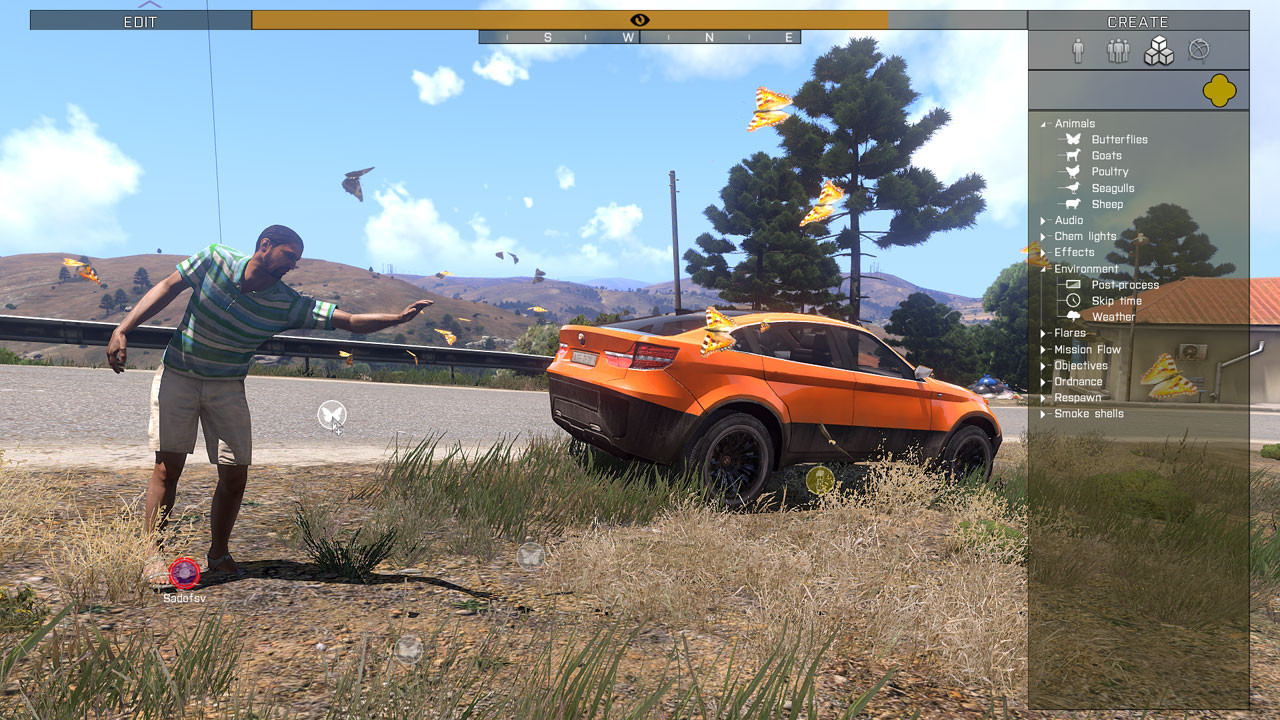Open the EDIT panel header
Image resolution: width=1280 pixels, height=720 pixels.
pos(140,21)
